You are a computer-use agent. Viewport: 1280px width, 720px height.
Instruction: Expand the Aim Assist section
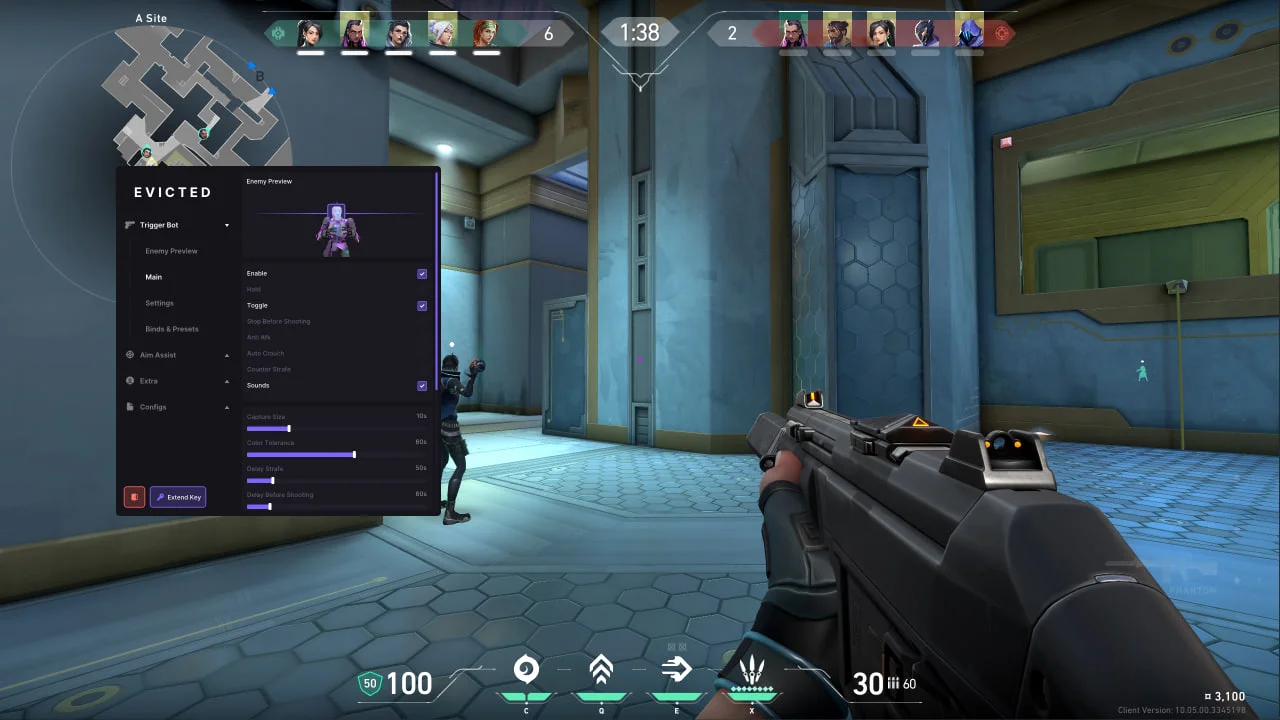click(x=227, y=355)
